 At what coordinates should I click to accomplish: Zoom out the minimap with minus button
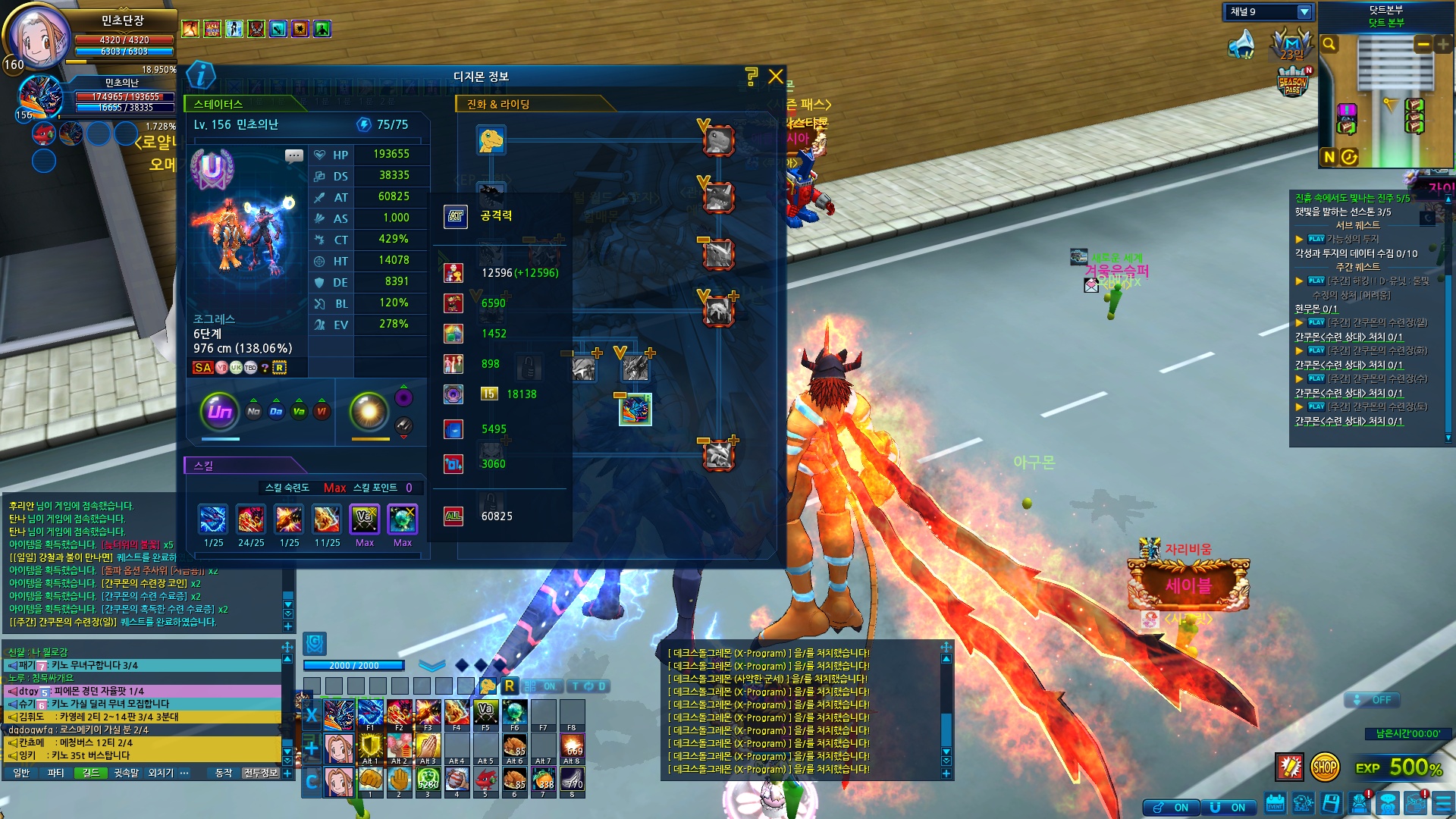tap(1423, 44)
